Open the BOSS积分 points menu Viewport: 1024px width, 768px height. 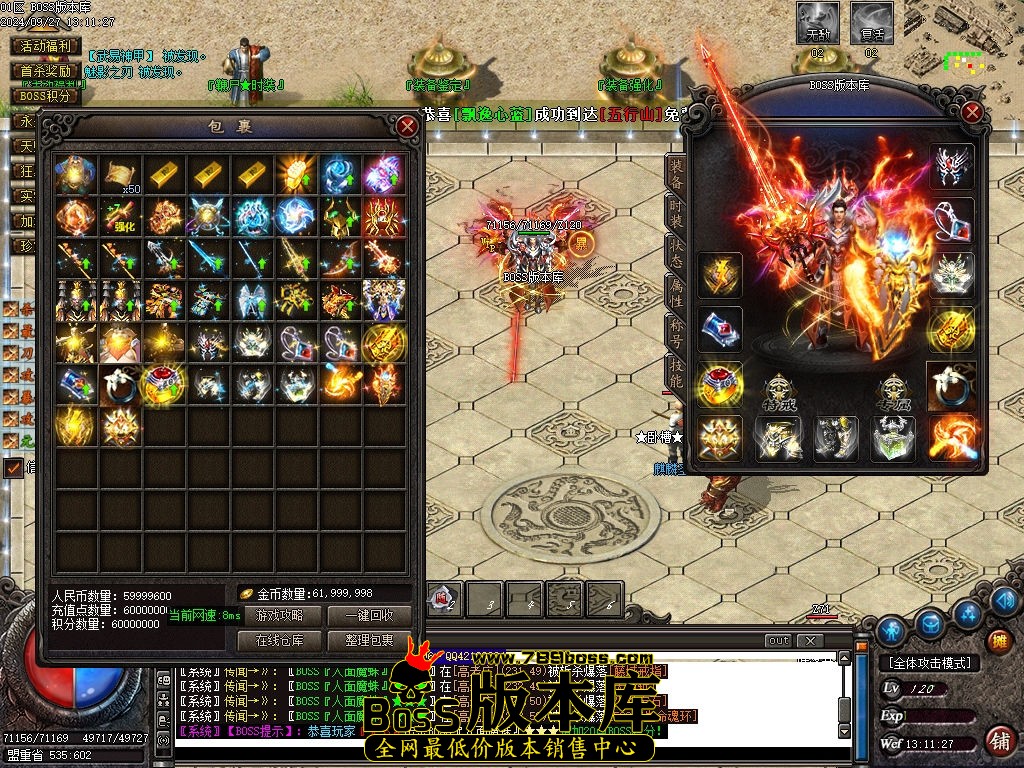click(x=45, y=96)
